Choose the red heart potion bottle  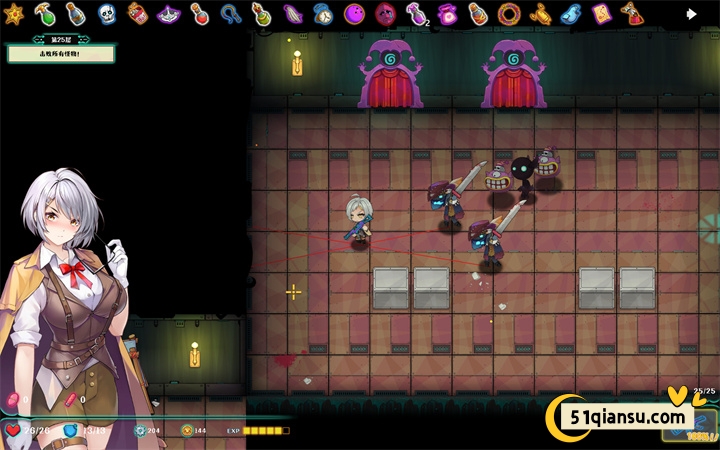point(199,13)
